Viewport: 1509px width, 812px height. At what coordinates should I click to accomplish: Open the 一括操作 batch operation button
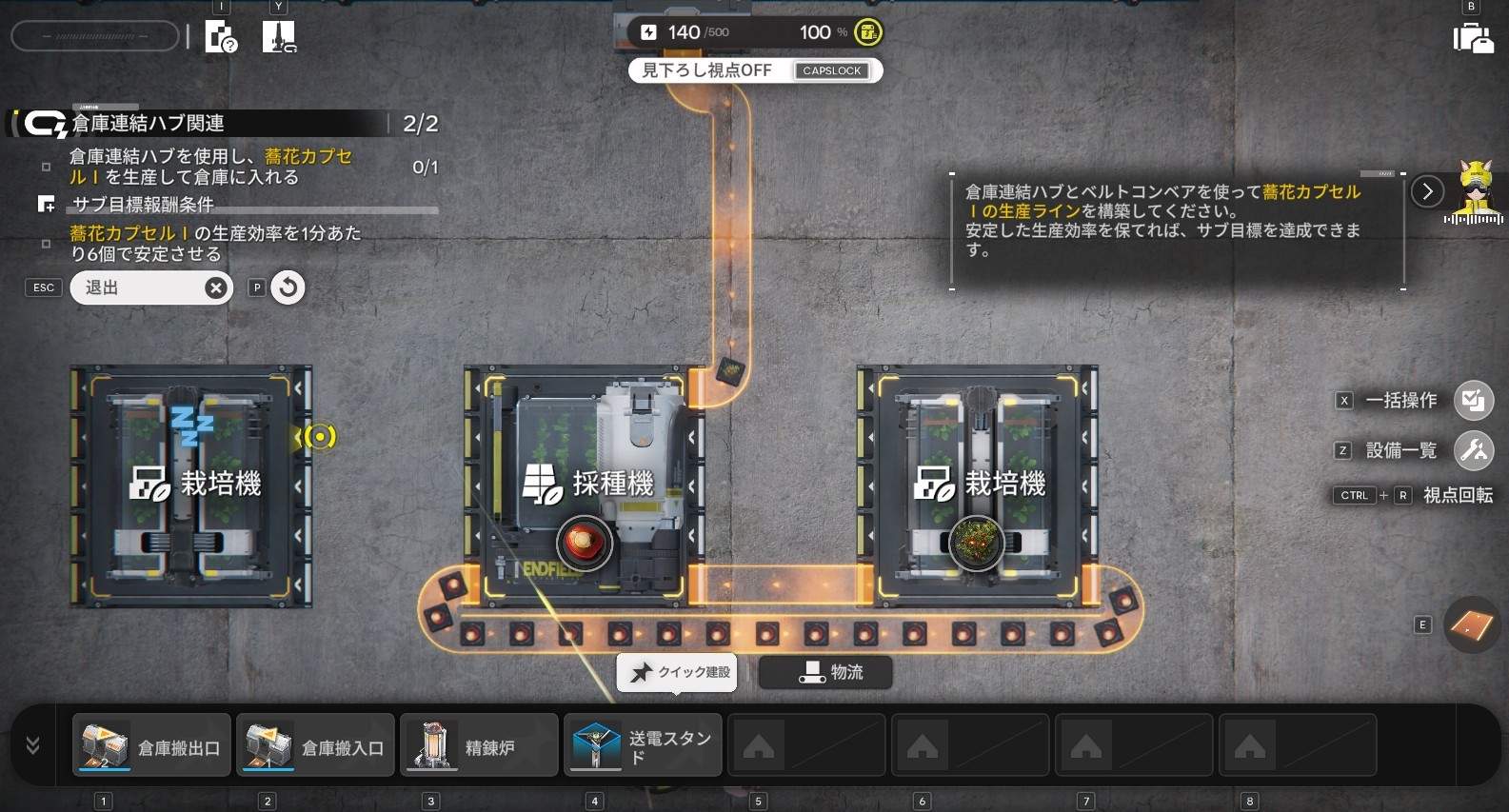(1473, 401)
